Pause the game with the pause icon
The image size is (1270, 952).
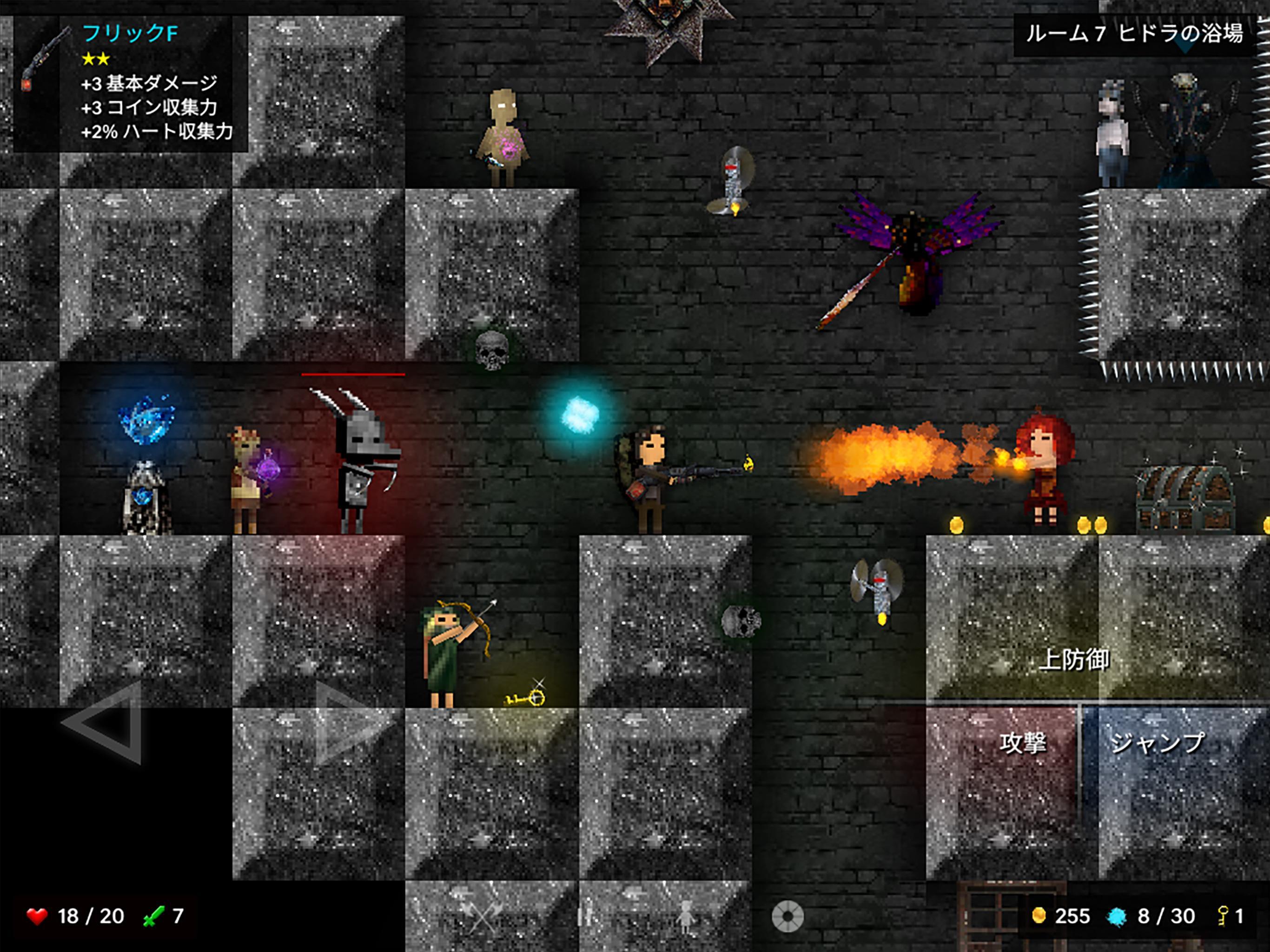point(584,915)
